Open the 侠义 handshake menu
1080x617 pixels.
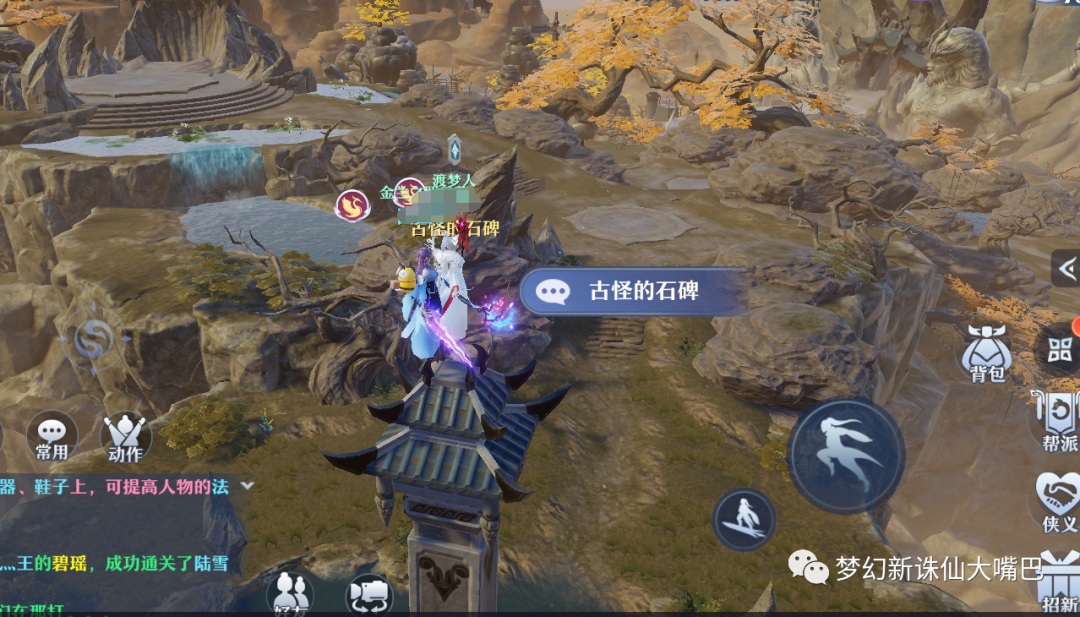(1058, 502)
